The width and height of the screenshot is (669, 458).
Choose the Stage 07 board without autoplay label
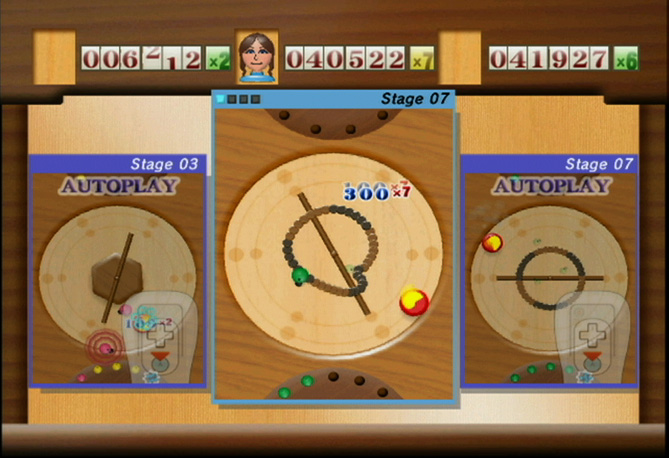pos(334,250)
